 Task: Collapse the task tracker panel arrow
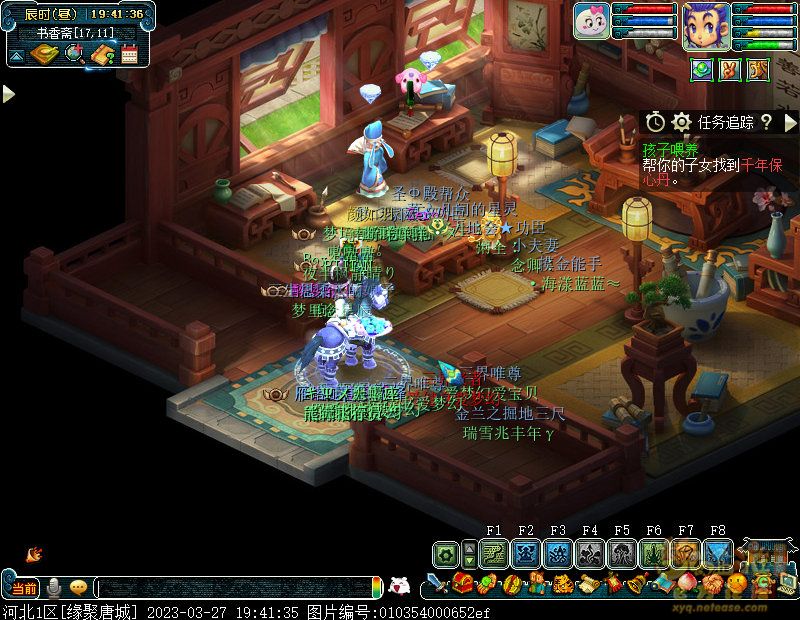point(789,122)
